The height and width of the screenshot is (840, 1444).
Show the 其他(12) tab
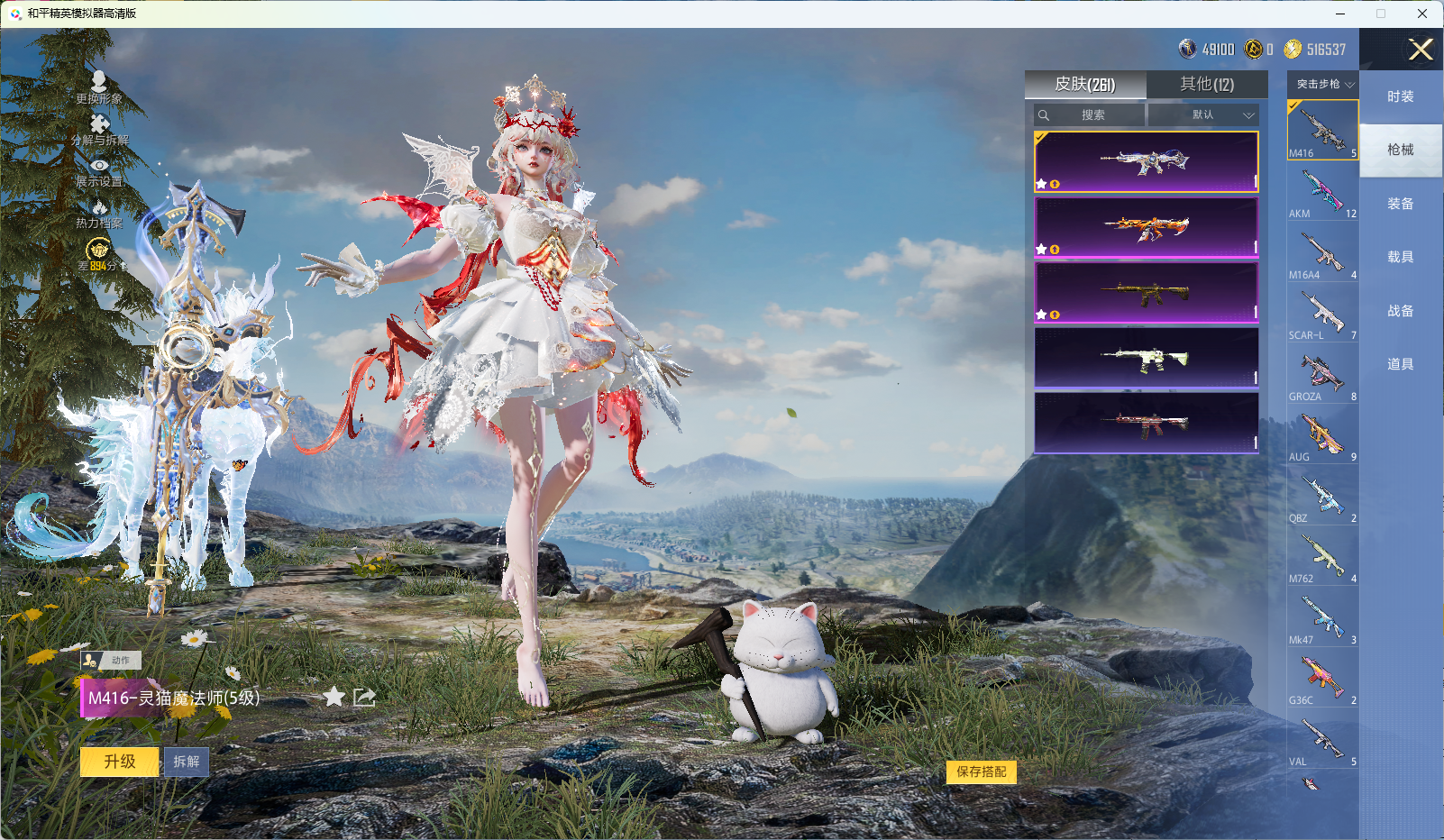(1206, 84)
